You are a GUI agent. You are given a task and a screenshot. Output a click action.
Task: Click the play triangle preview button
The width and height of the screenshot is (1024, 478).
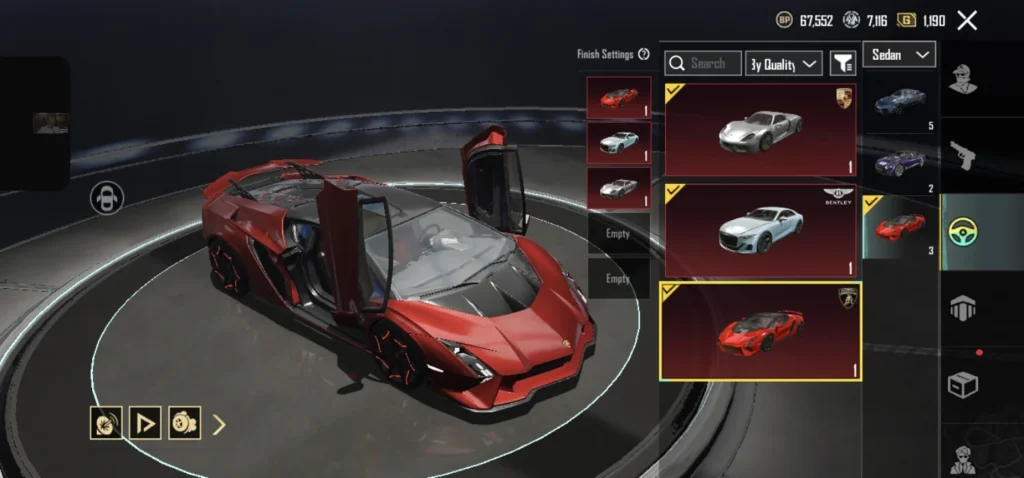click(146, 423)
